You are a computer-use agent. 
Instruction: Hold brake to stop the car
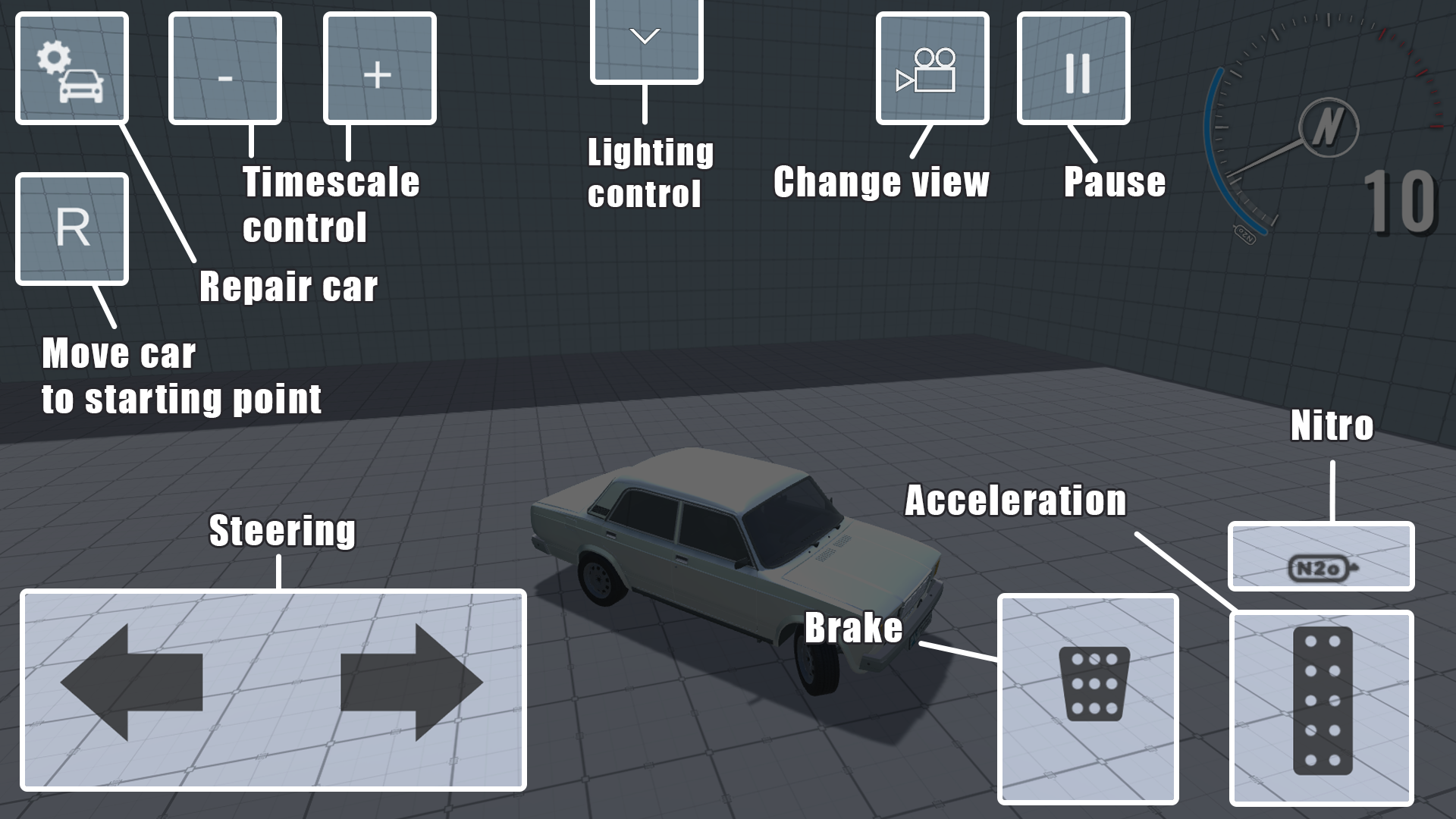1090,698
